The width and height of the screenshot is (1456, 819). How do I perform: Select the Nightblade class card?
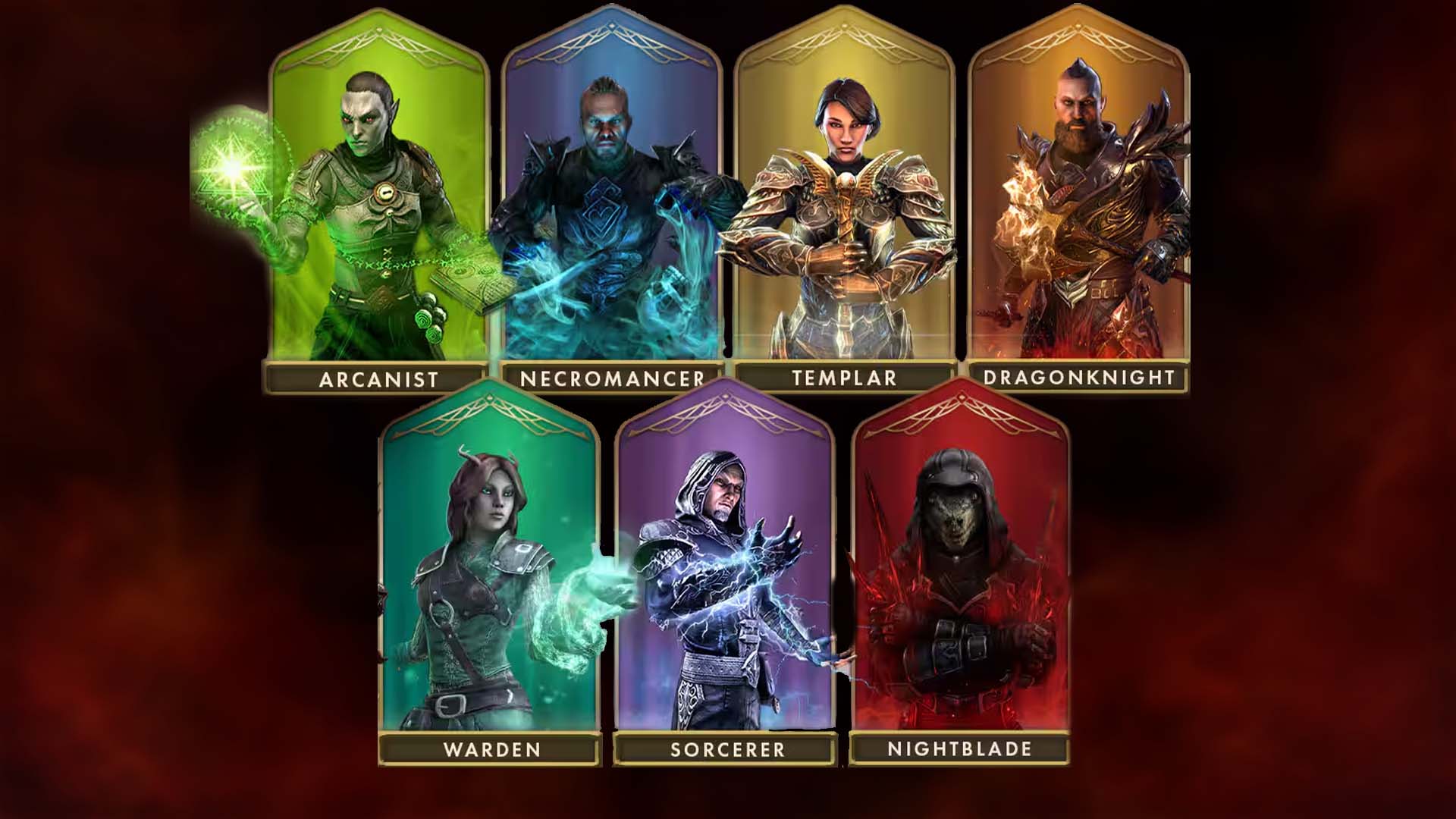960,576
